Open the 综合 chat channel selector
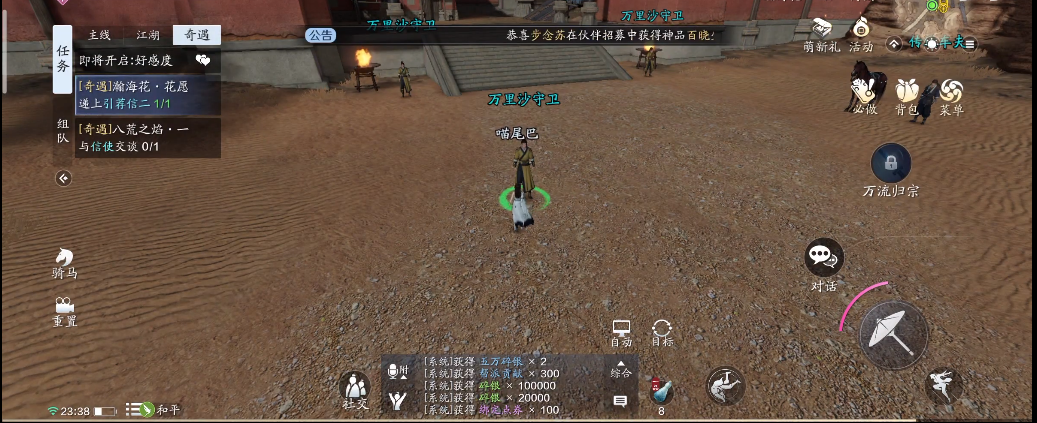 621,370
